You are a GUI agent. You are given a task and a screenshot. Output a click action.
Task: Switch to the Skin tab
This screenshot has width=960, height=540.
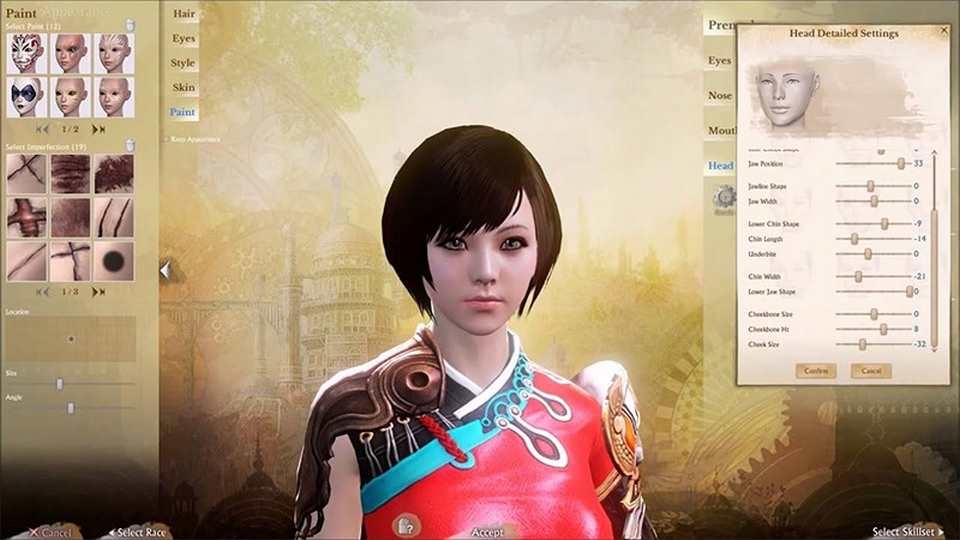(183, 88)
